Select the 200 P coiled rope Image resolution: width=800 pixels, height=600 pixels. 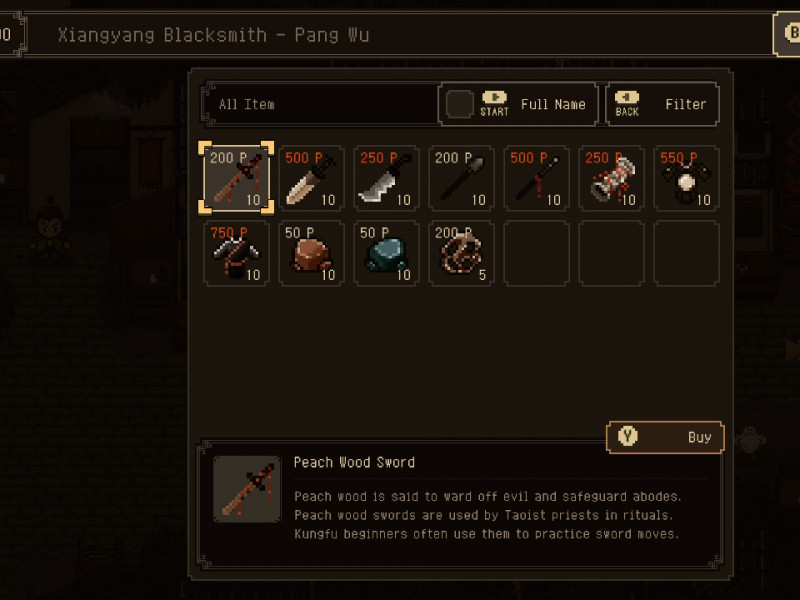coord(461,253)
